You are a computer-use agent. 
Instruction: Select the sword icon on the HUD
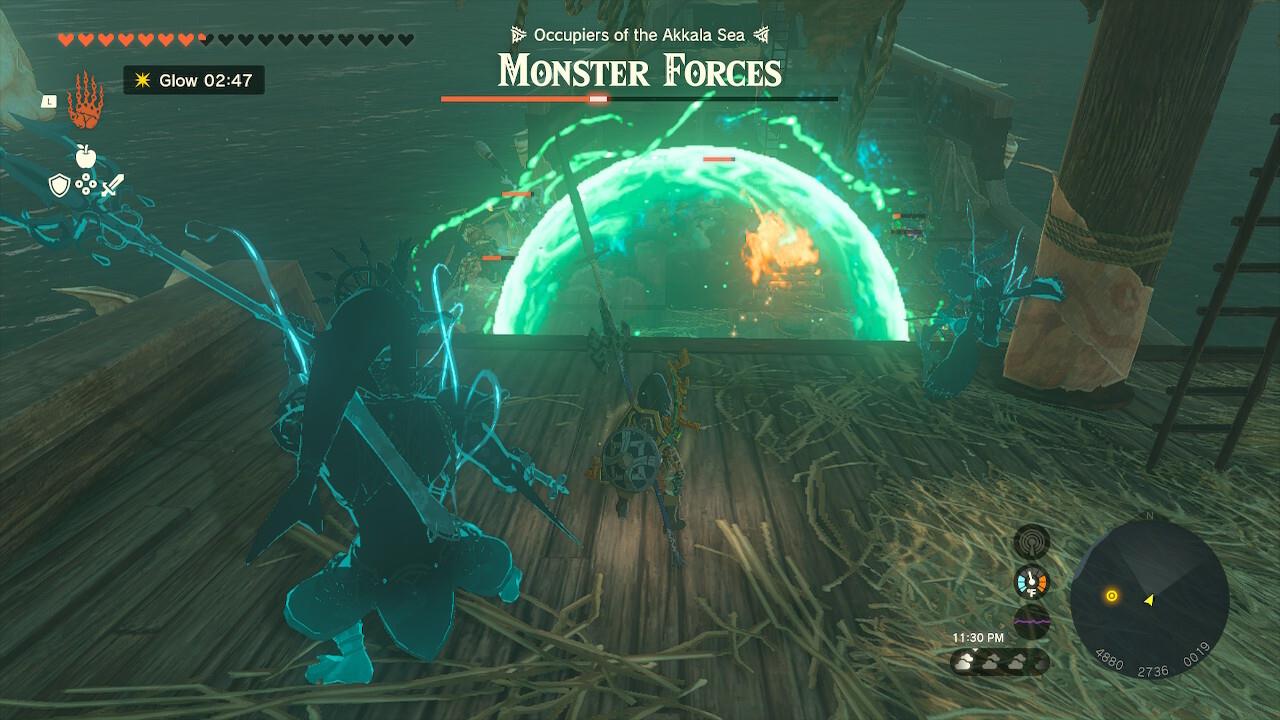click(x=113, y=184)
